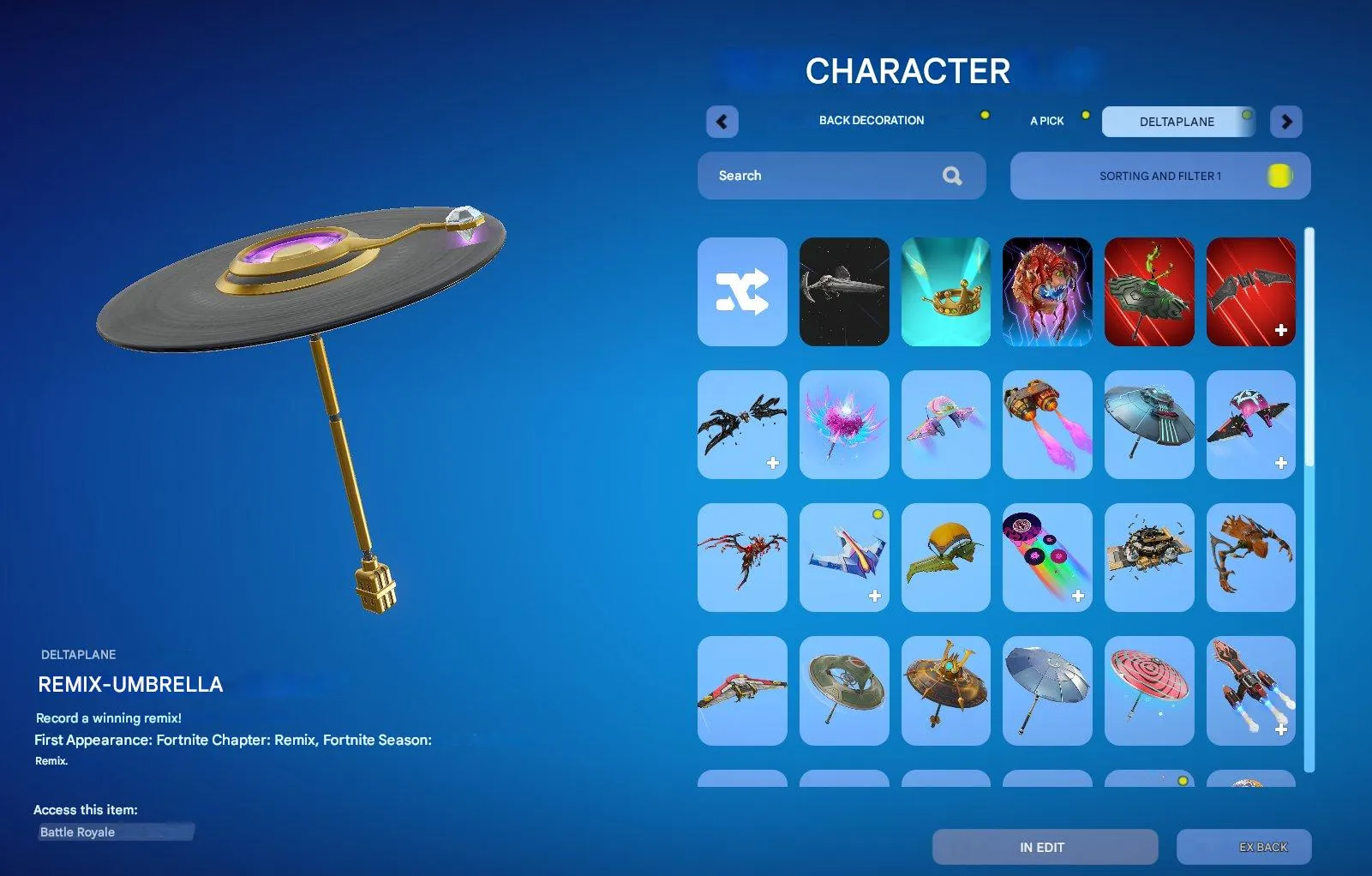Select the flying carpet glider

tap(1149, 557)
